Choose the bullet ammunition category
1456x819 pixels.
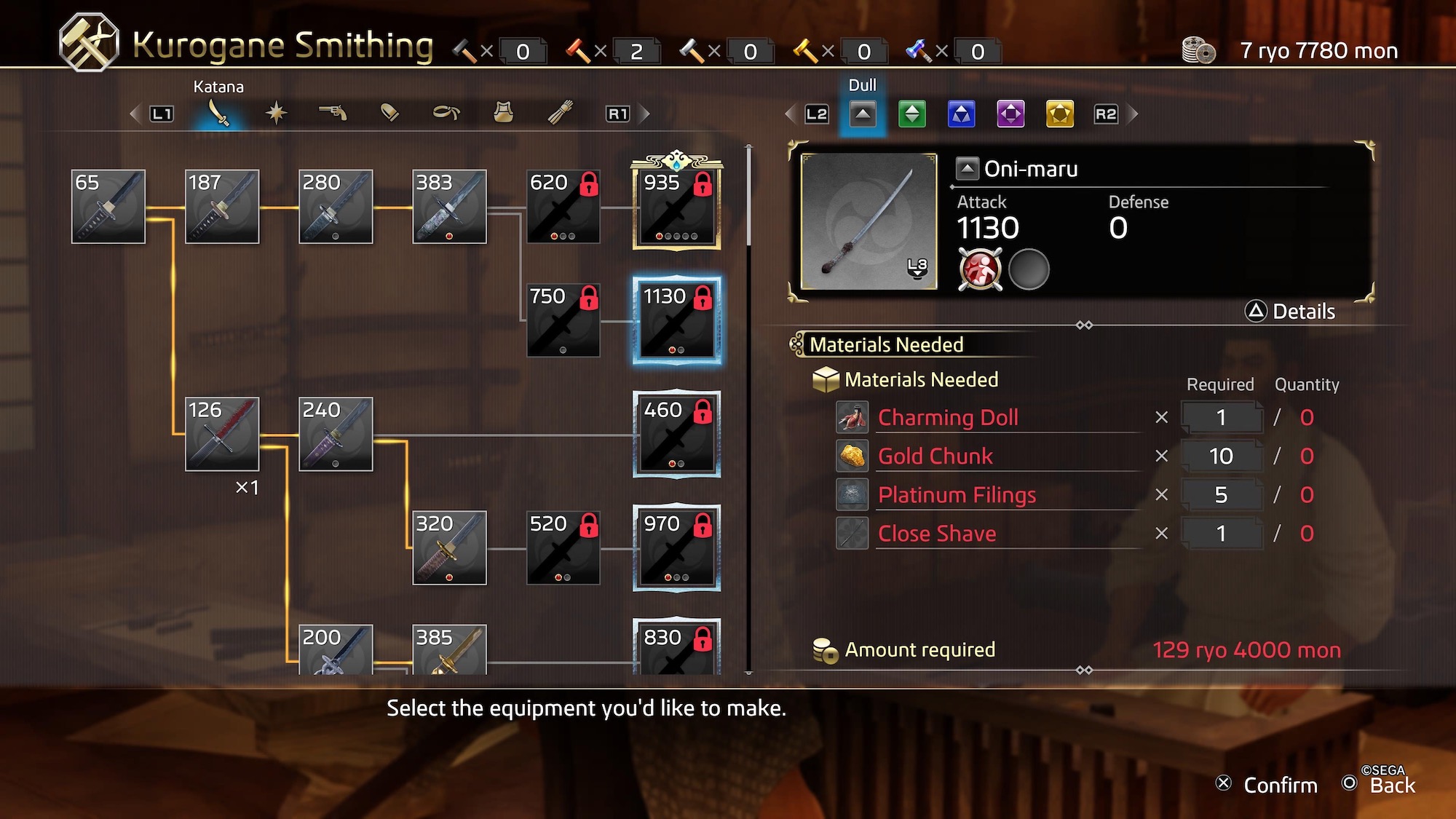[x=389, y=113]
